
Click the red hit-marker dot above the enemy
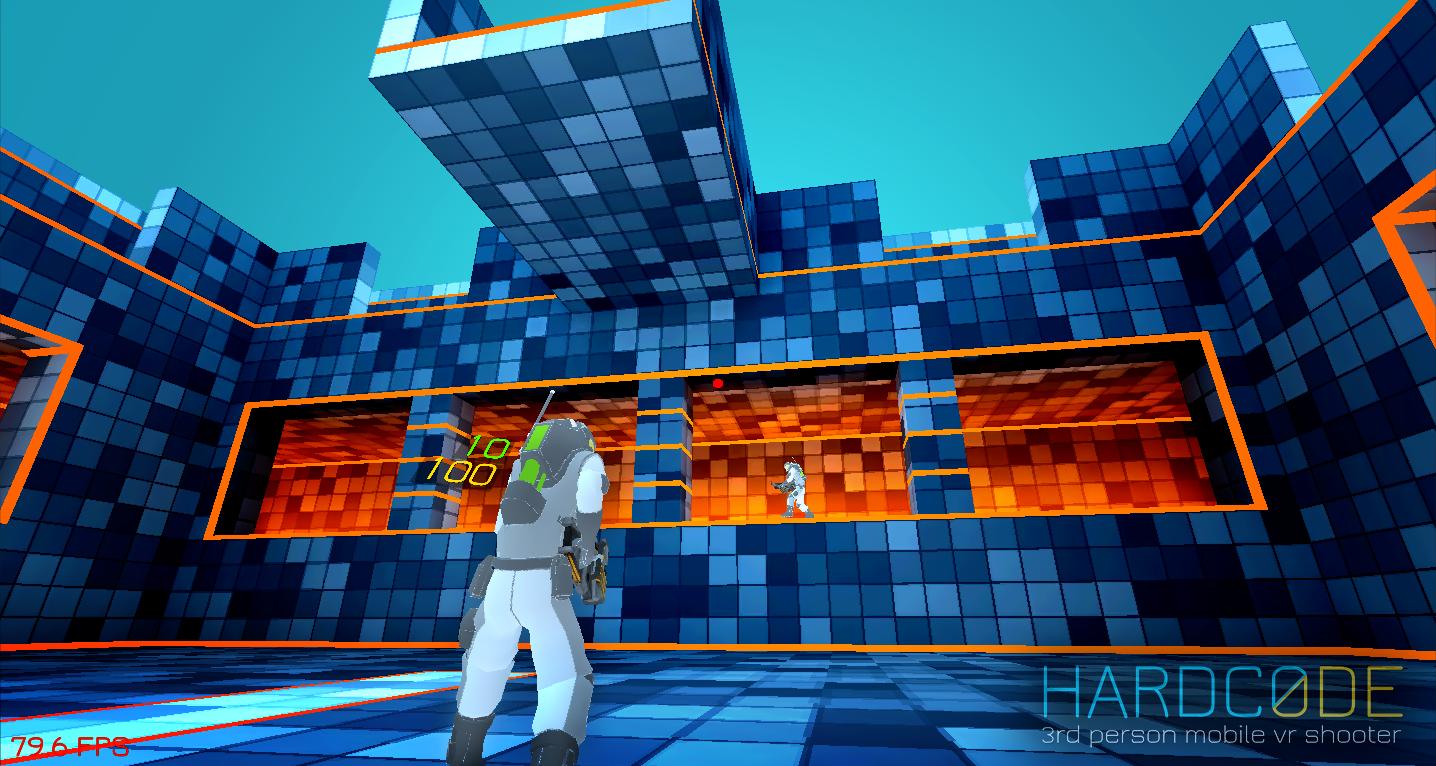click(717, 384)
